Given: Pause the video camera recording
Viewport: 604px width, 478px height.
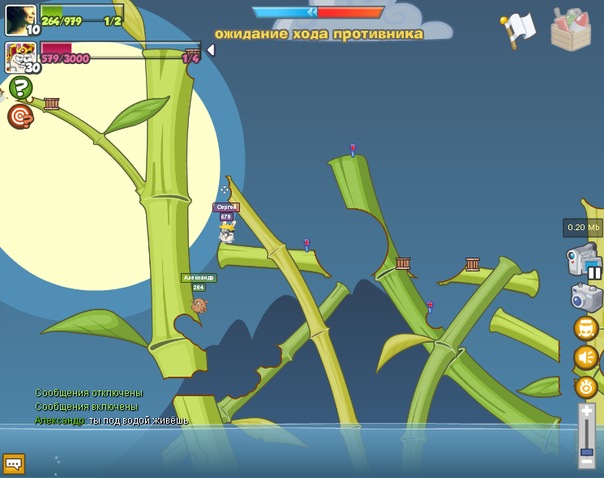Looking at the screenshot, I should pos(595,272).
